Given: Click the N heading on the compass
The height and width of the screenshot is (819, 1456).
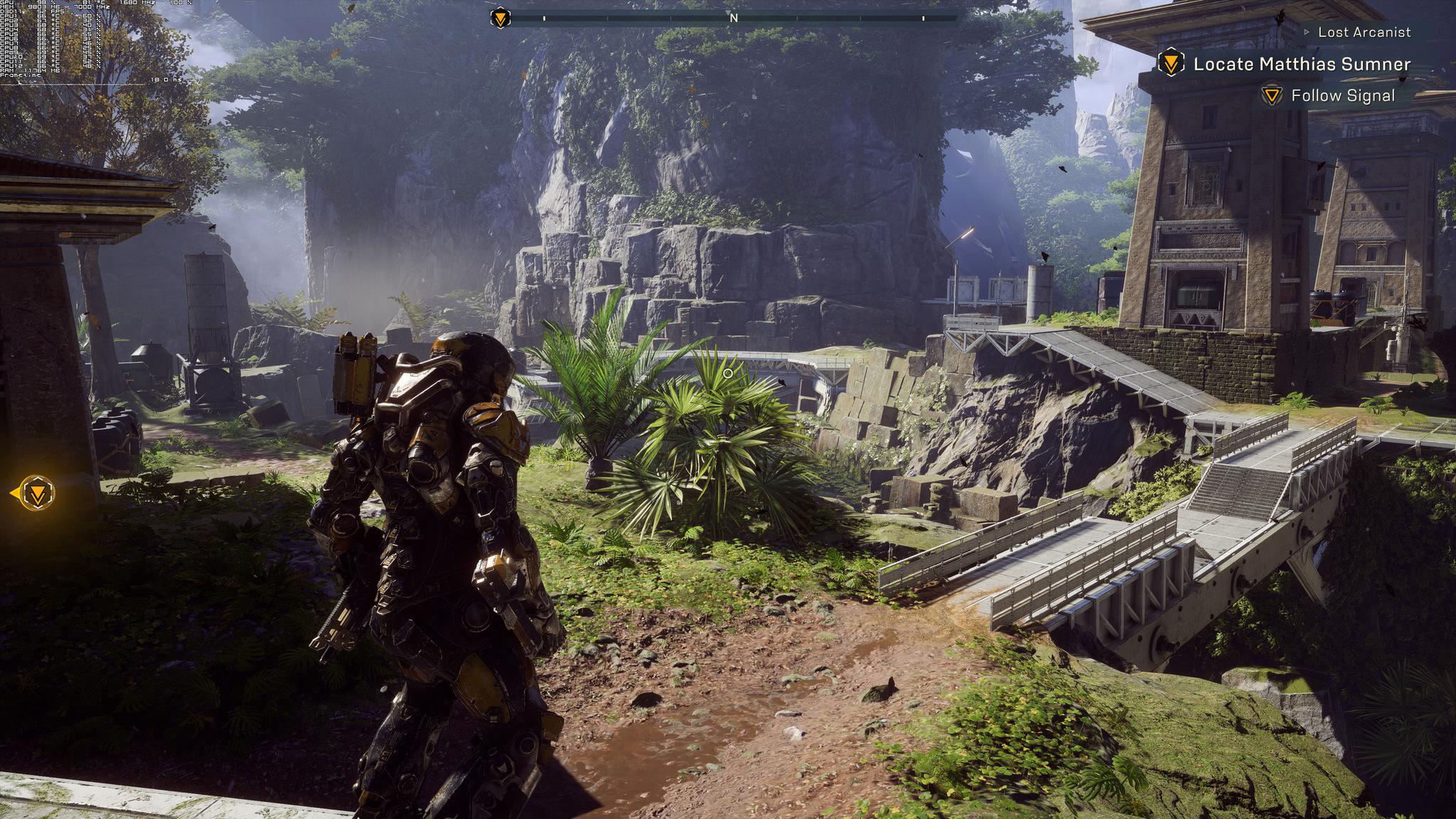Looking at the screenshot, I should (x=734, y=18).
